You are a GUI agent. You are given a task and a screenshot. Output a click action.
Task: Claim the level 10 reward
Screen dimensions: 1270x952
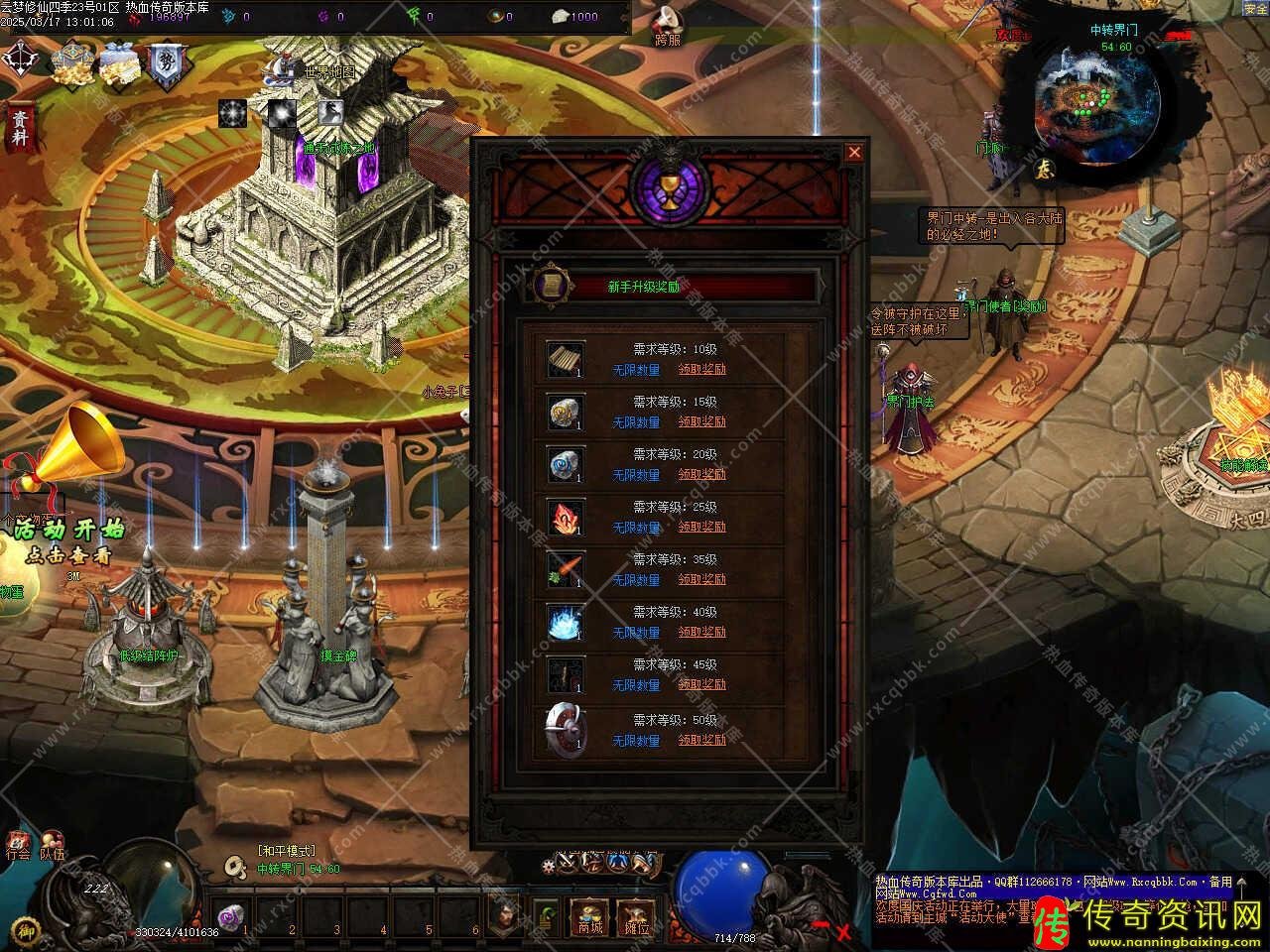(x=701, y=369)
